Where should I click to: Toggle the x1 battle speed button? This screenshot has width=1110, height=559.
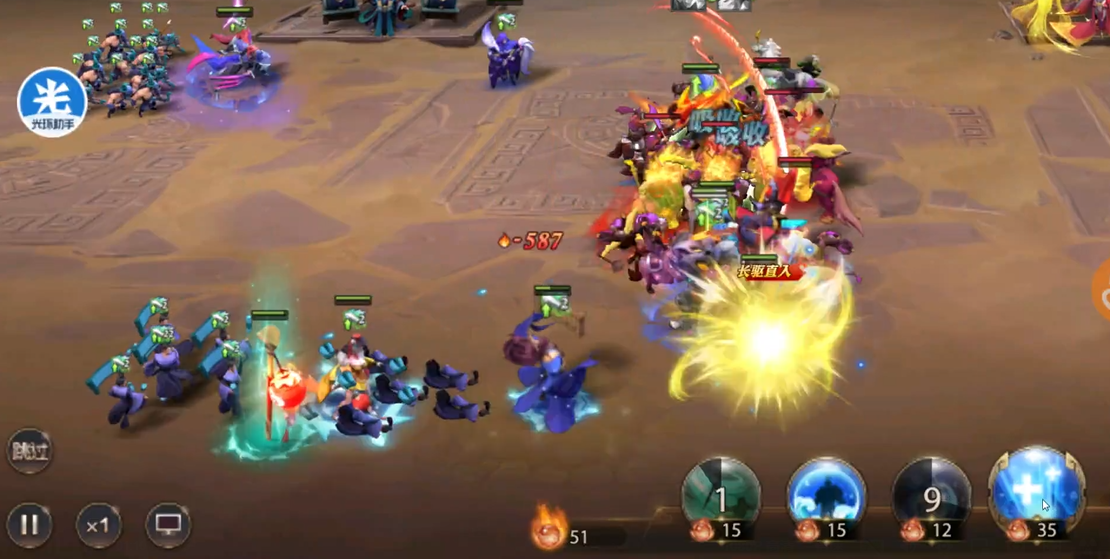[x=98, y=524]
